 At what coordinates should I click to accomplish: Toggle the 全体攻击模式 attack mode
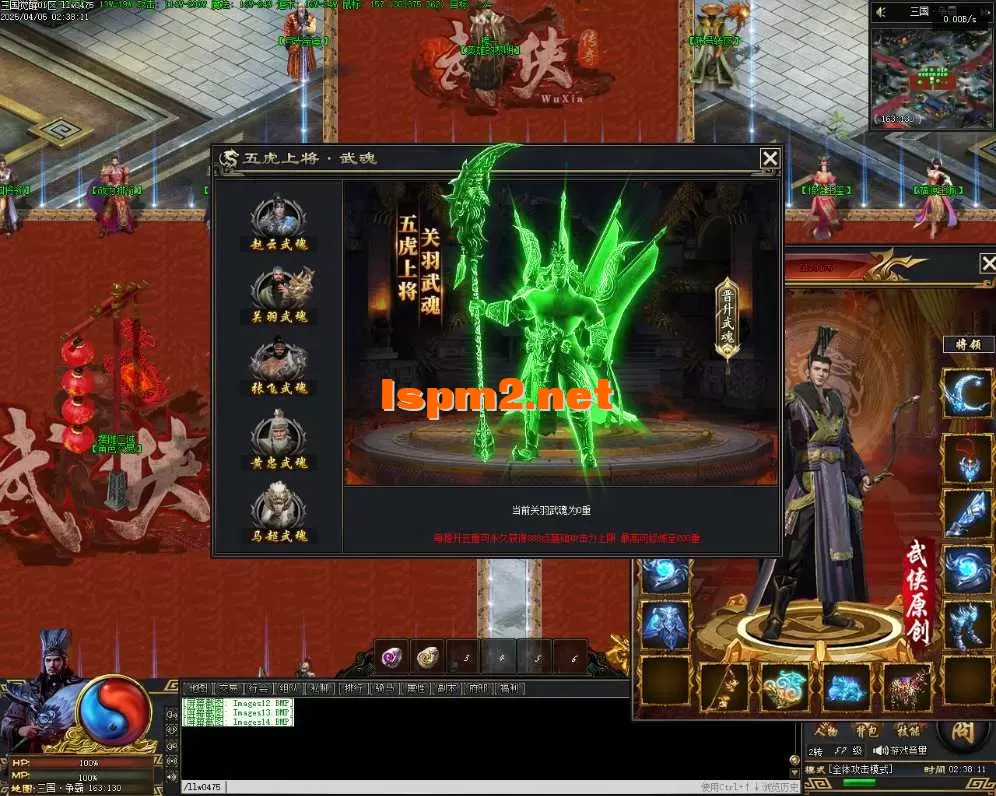click(x=860, y=770)
